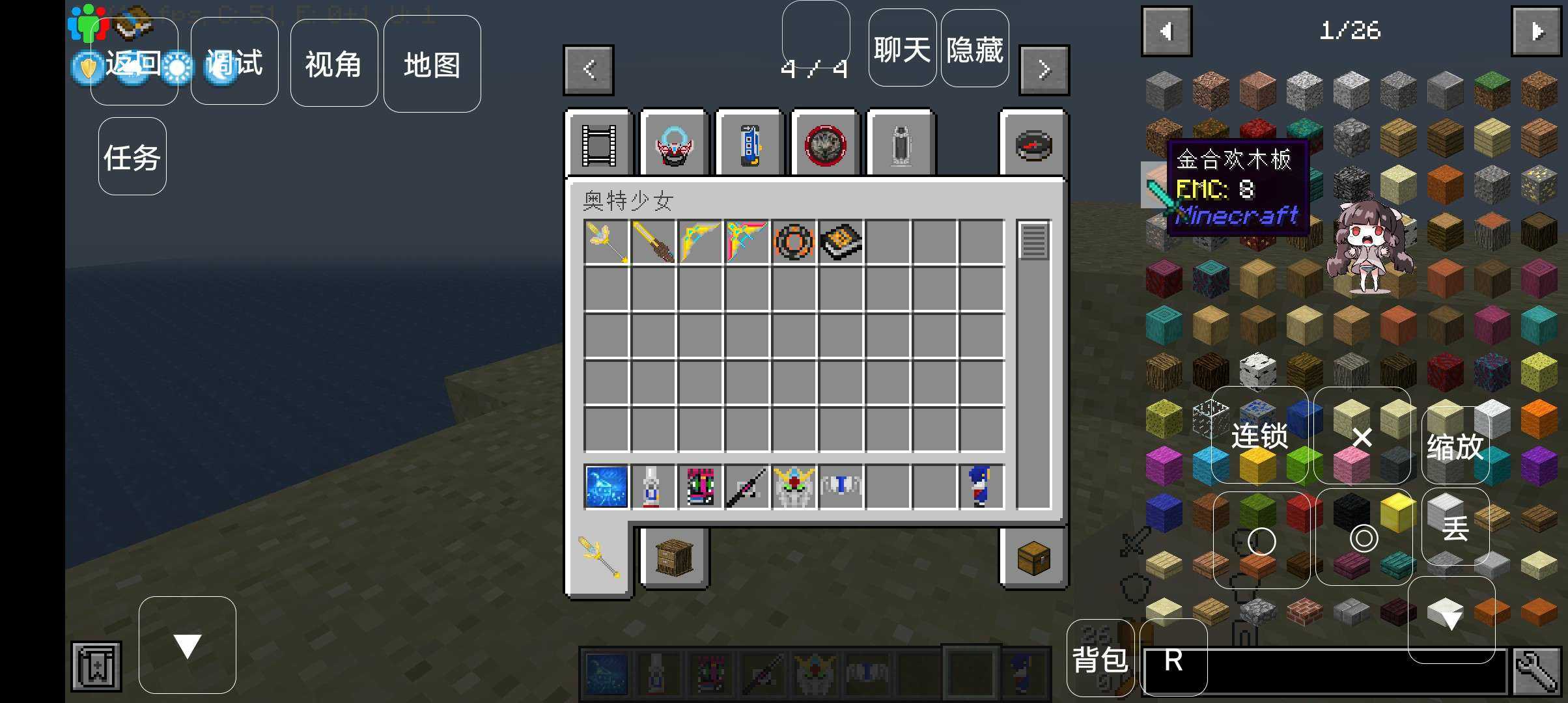Choose the white robot head hotbar item
This screenshot has height=703, width=1568.
(x=794, y=486)
